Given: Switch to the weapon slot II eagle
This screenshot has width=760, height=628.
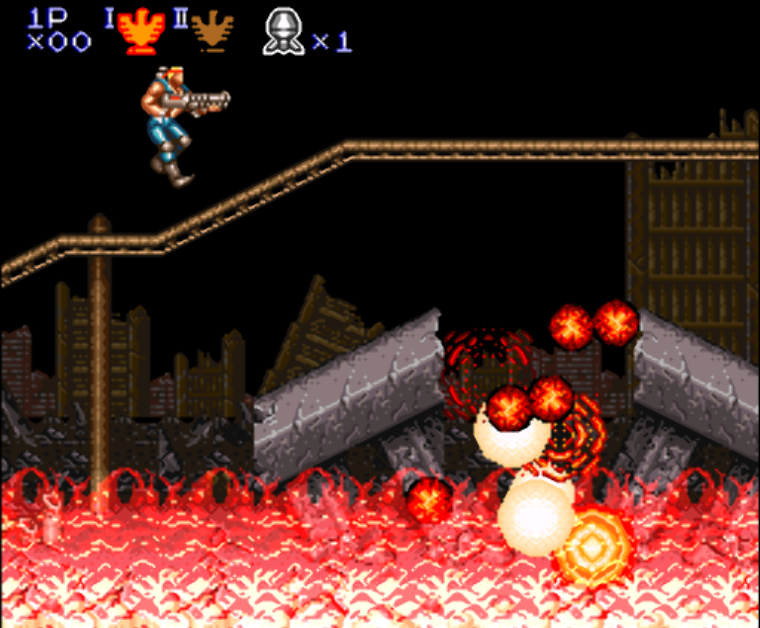Looking at the screenshot, I should pyautogui.click(x=212, y=32).
